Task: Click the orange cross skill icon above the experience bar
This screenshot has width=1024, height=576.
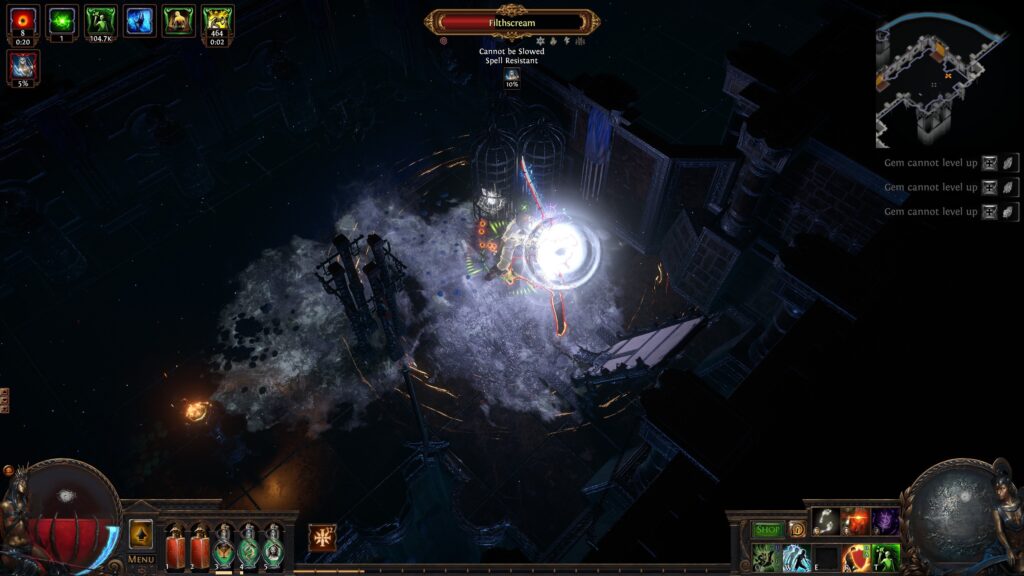Action: [x=322, y=537]
